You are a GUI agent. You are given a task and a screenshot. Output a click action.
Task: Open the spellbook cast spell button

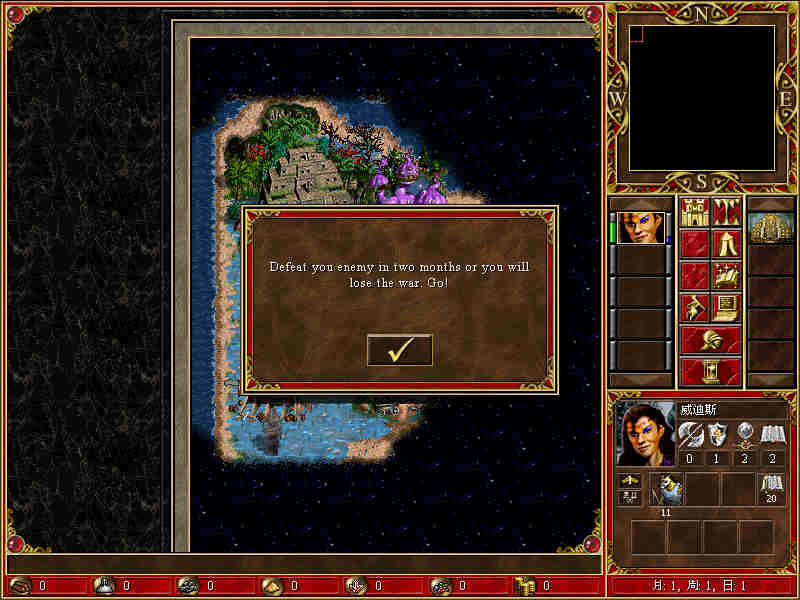[726, 275]
